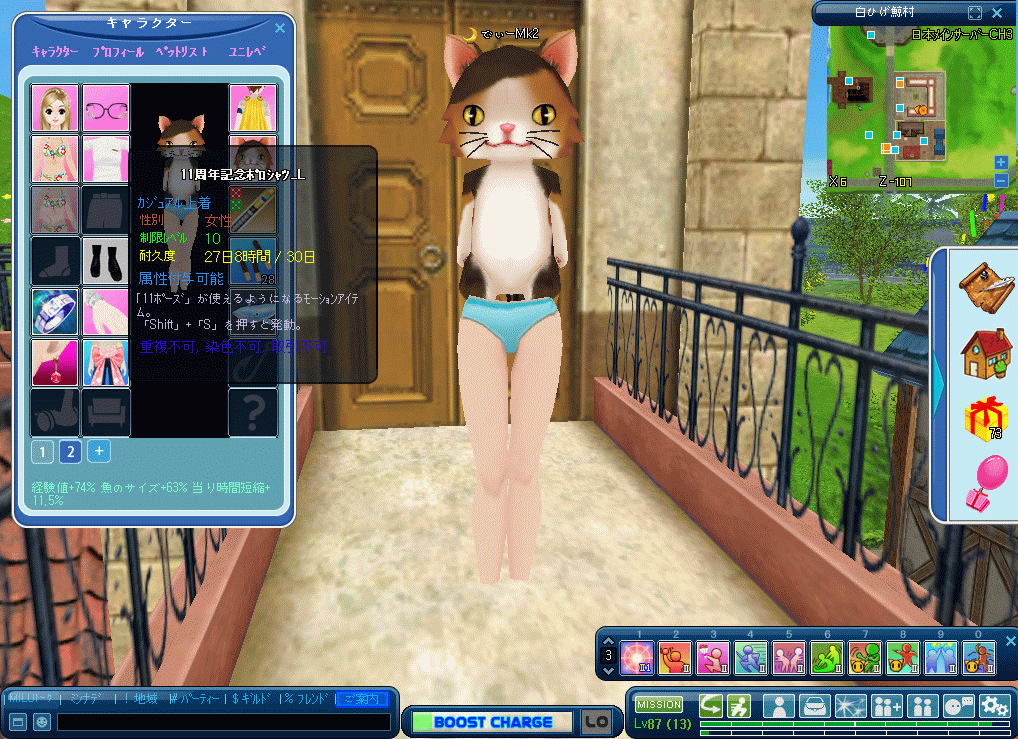This screenshot has height=739, width=1018.
Task: Zoom in the minimap
Action: coord(1001,162)
